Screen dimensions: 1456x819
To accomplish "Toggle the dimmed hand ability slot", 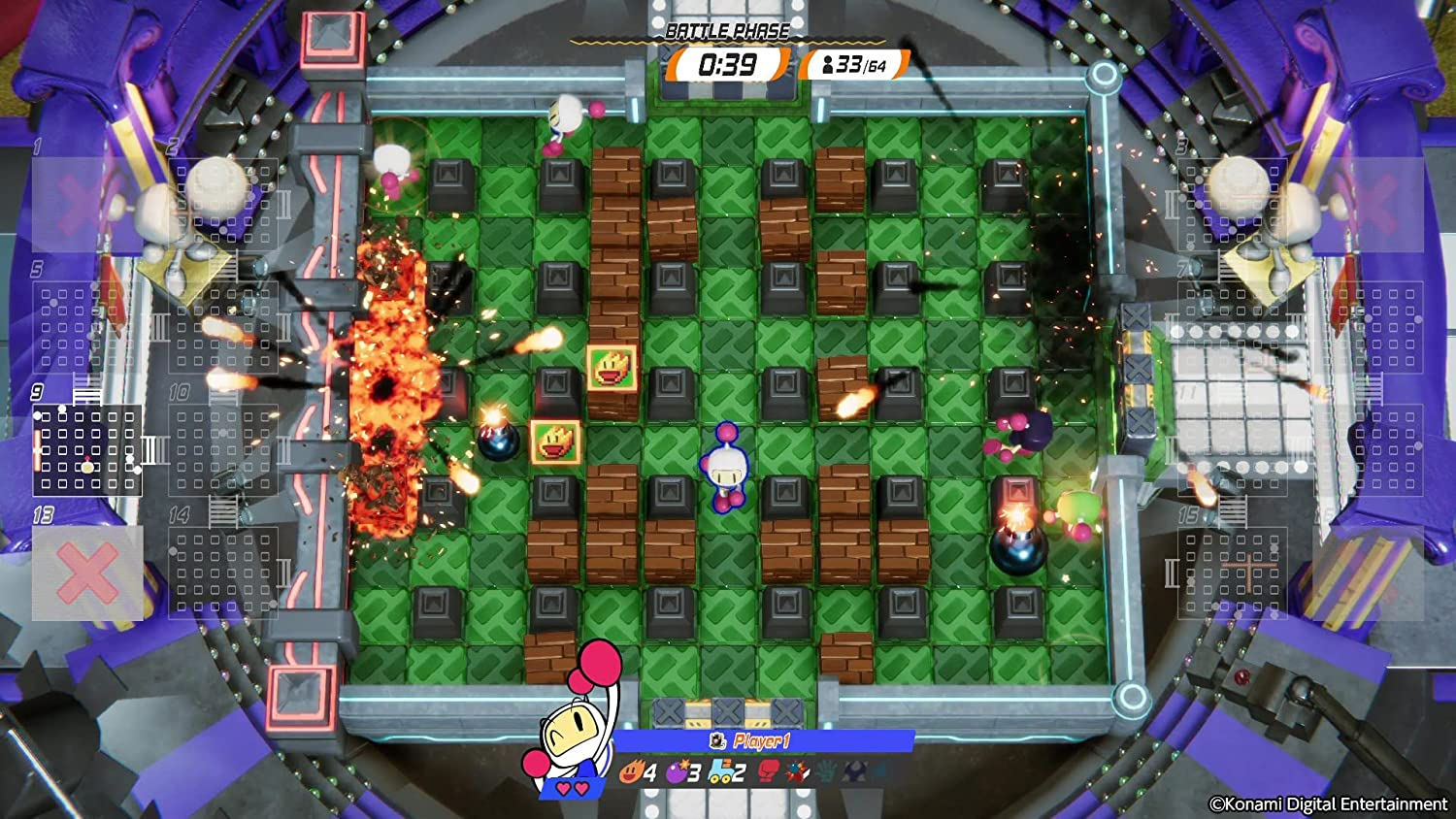I will 827,772.
